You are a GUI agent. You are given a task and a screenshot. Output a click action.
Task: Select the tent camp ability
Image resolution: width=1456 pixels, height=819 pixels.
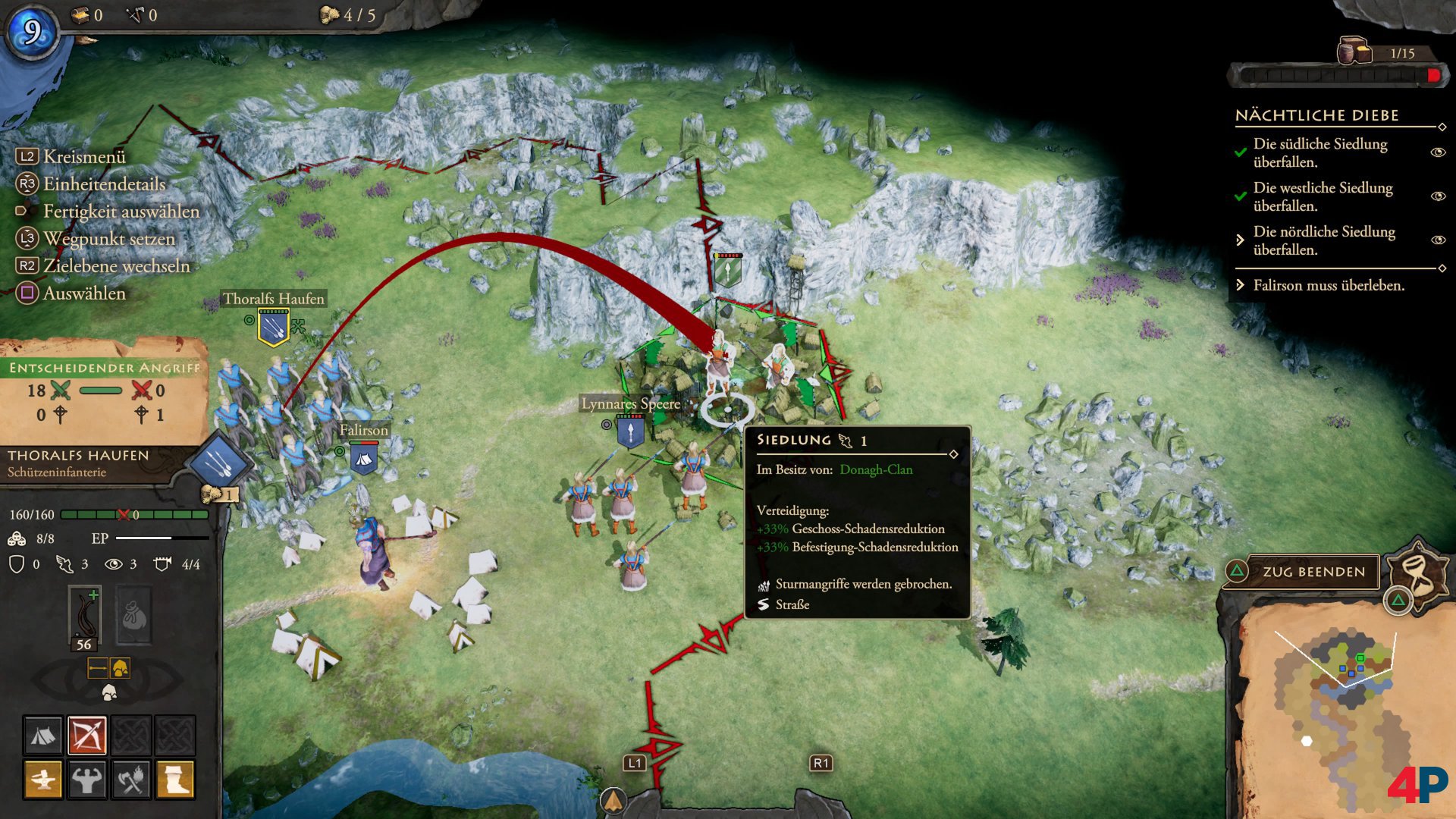pyautogui.click(x=43, y=735)
